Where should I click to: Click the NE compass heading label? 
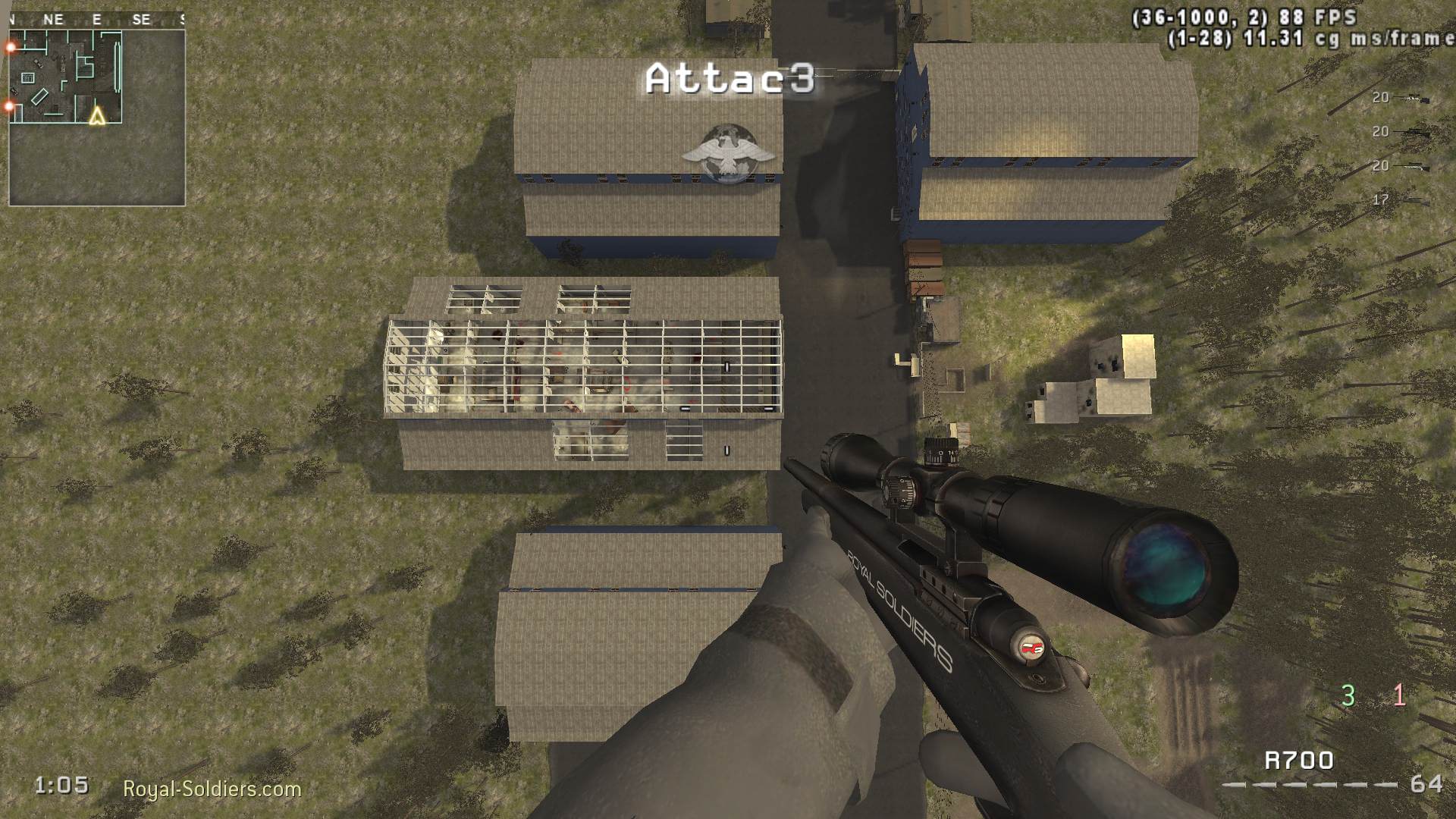click(54, 19)
